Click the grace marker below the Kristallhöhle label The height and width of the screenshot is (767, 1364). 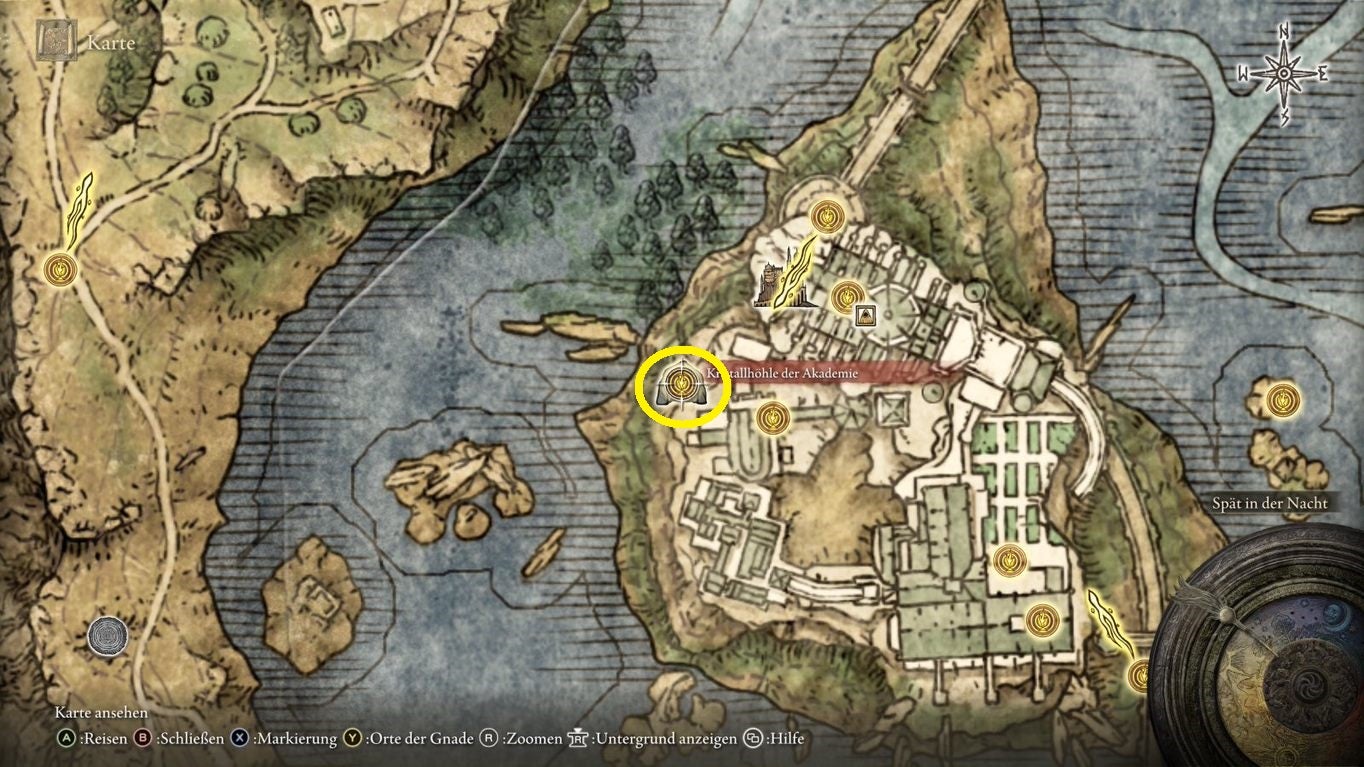tap(771, 418)
